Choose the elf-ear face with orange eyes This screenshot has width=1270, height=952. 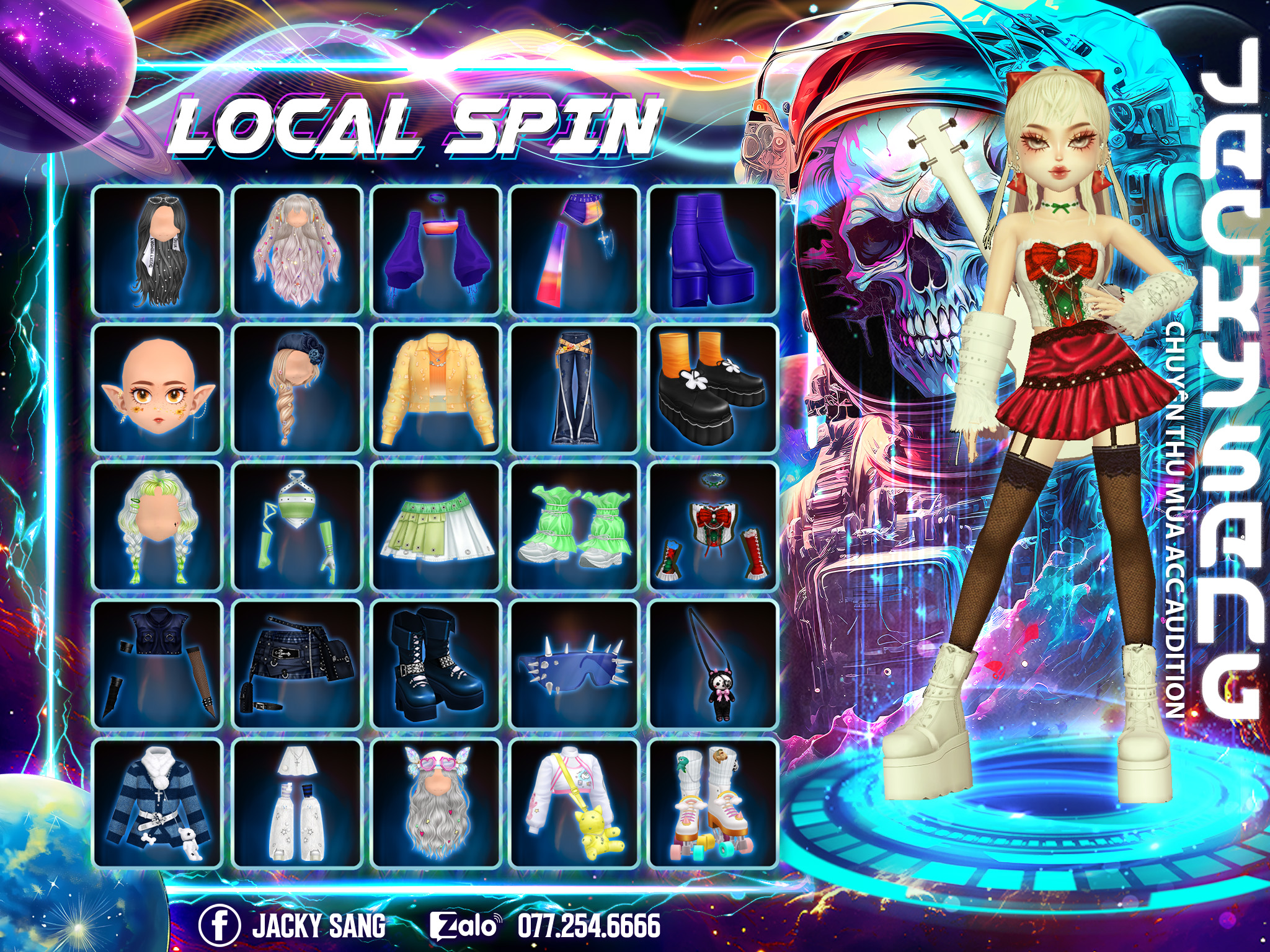pos(157,388)
